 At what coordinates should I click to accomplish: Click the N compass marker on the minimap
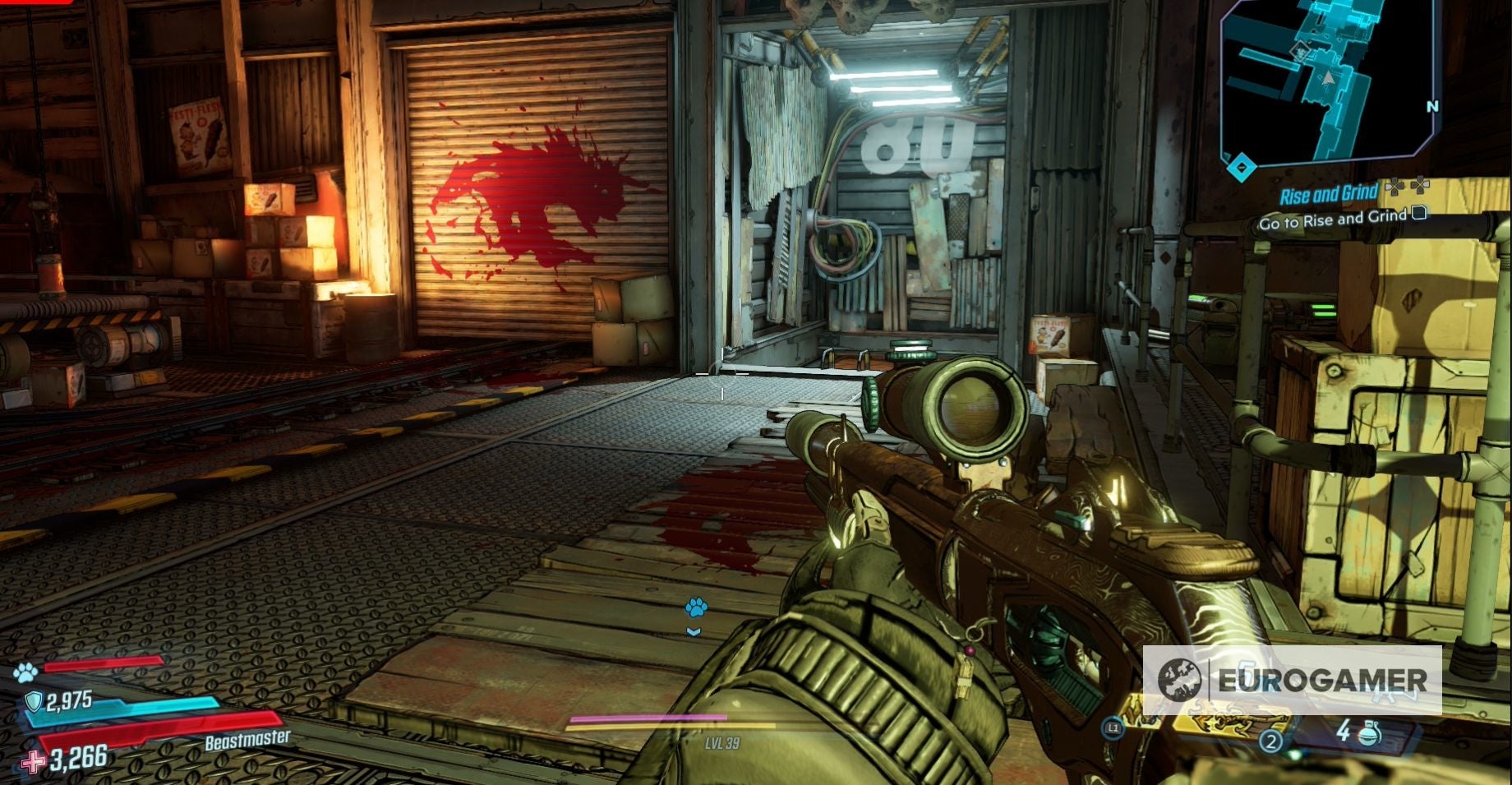tap(1433, 106)
